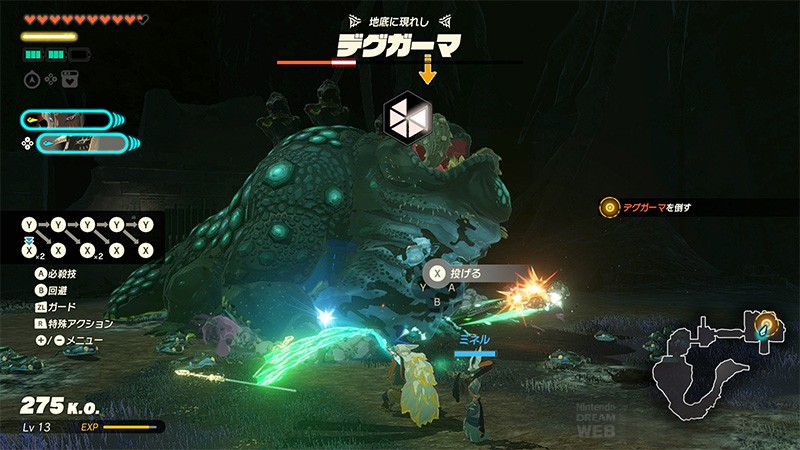Click the glowing objective marker on the minimap

[x=764, y=326]
